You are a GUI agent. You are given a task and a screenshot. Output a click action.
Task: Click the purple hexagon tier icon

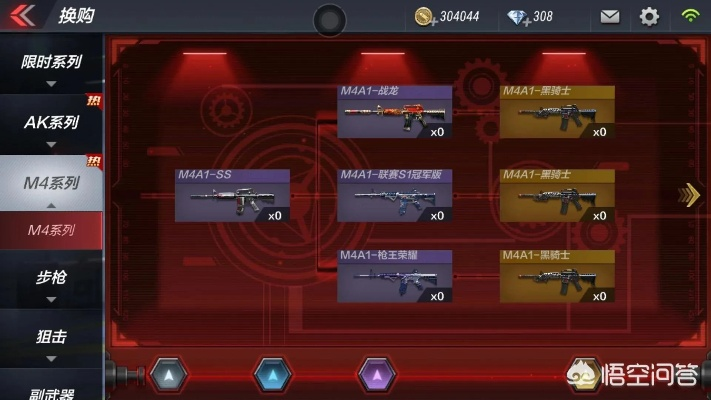pos(376,375)
